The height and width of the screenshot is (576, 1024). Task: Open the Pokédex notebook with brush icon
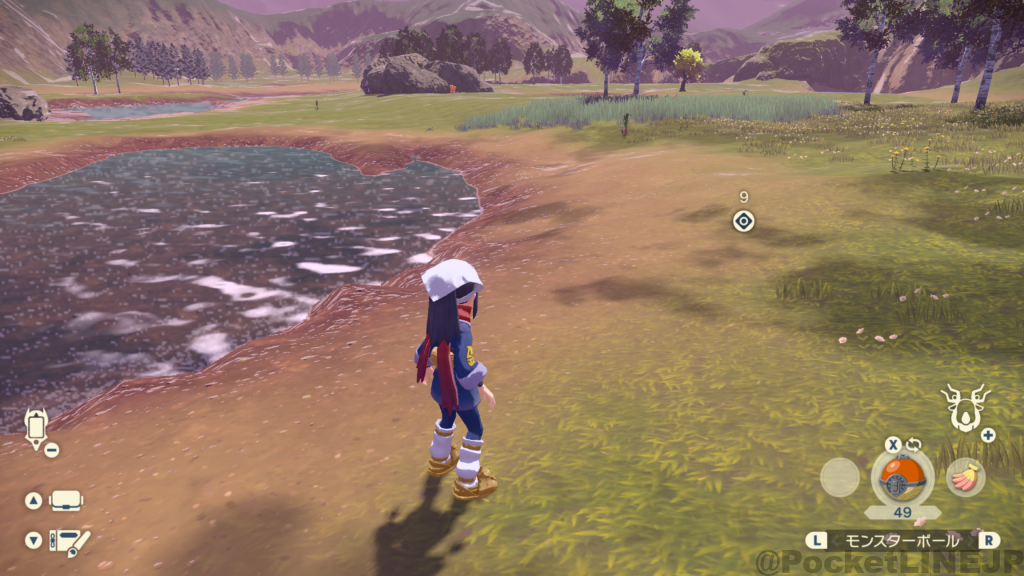[70, 541]
